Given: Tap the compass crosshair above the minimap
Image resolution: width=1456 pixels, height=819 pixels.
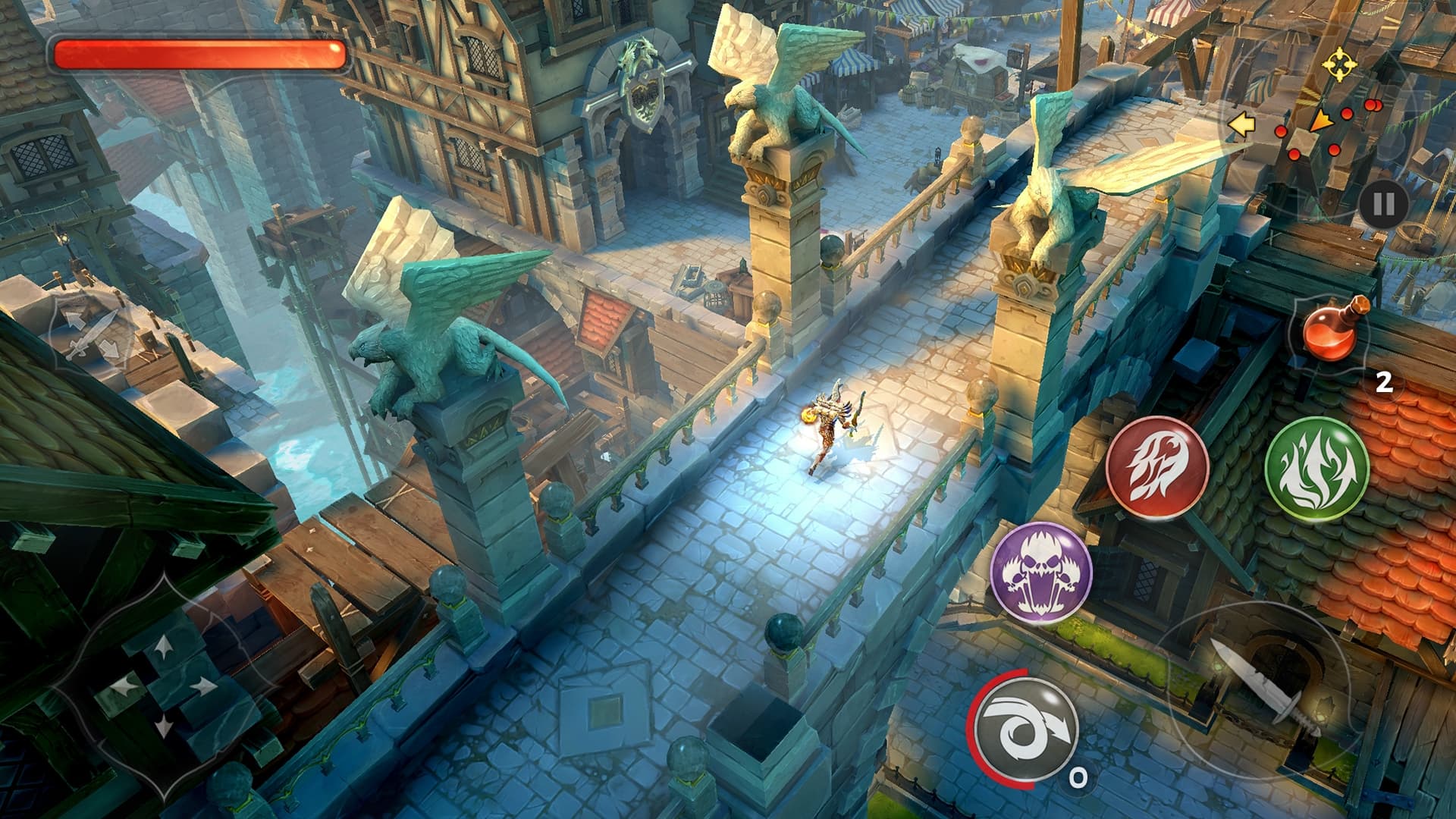Looking at the screenshot, I should click(x=1338, y=64).
